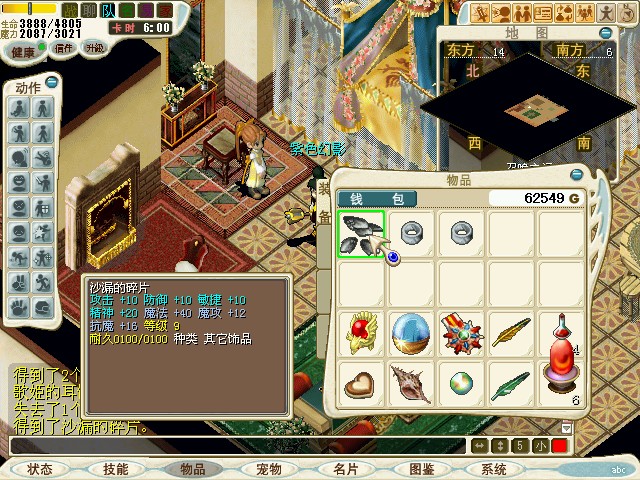Select the golden feather item
The width and height of the screenshot is (640, 480).
pos(511,333)
